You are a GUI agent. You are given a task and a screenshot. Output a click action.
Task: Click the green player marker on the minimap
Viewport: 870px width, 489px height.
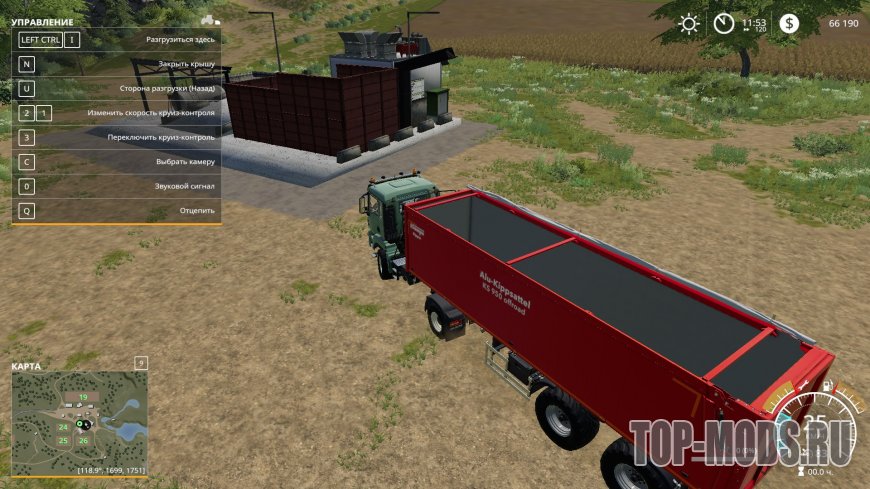80,422
